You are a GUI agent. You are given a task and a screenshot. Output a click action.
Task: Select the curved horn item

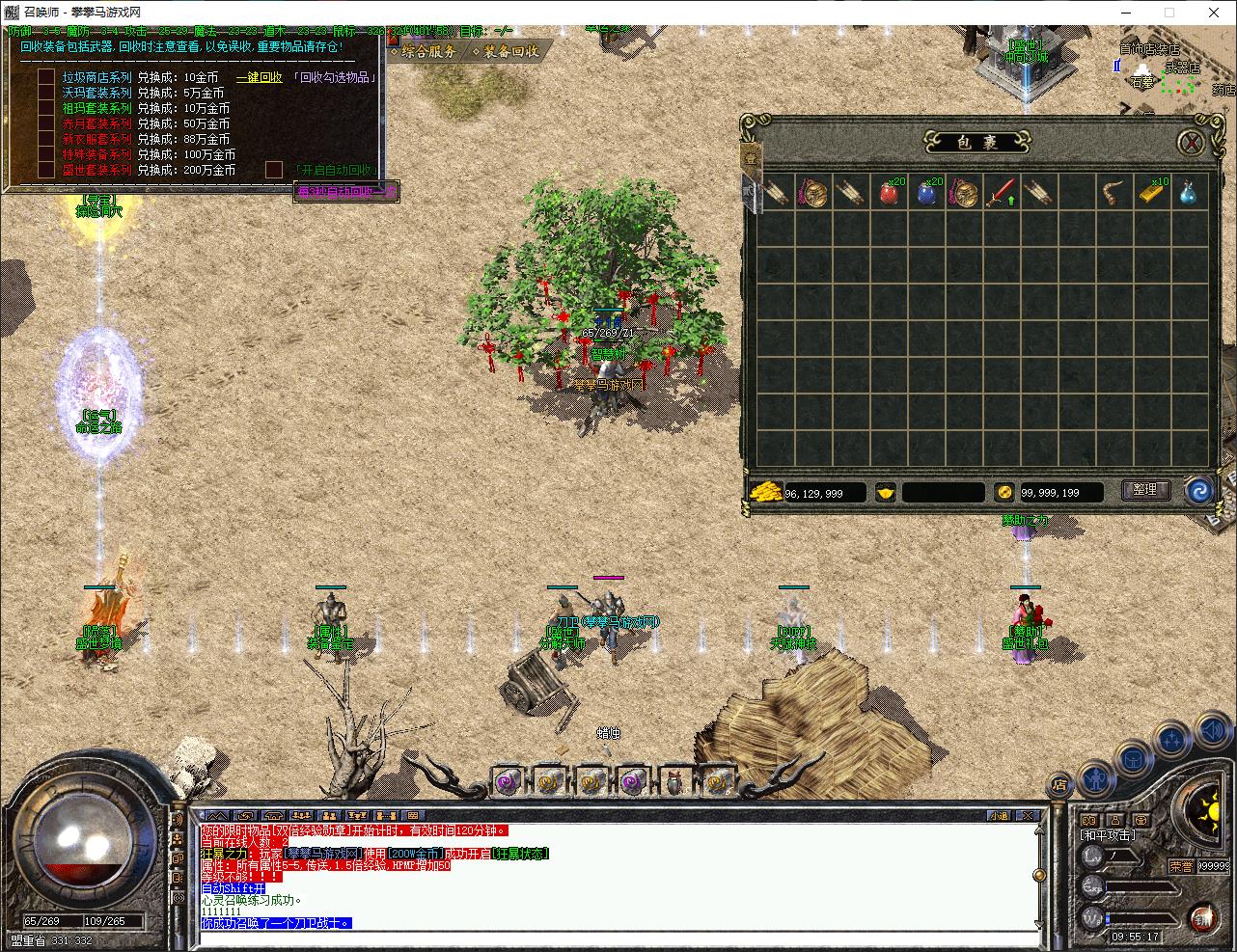1113,192
